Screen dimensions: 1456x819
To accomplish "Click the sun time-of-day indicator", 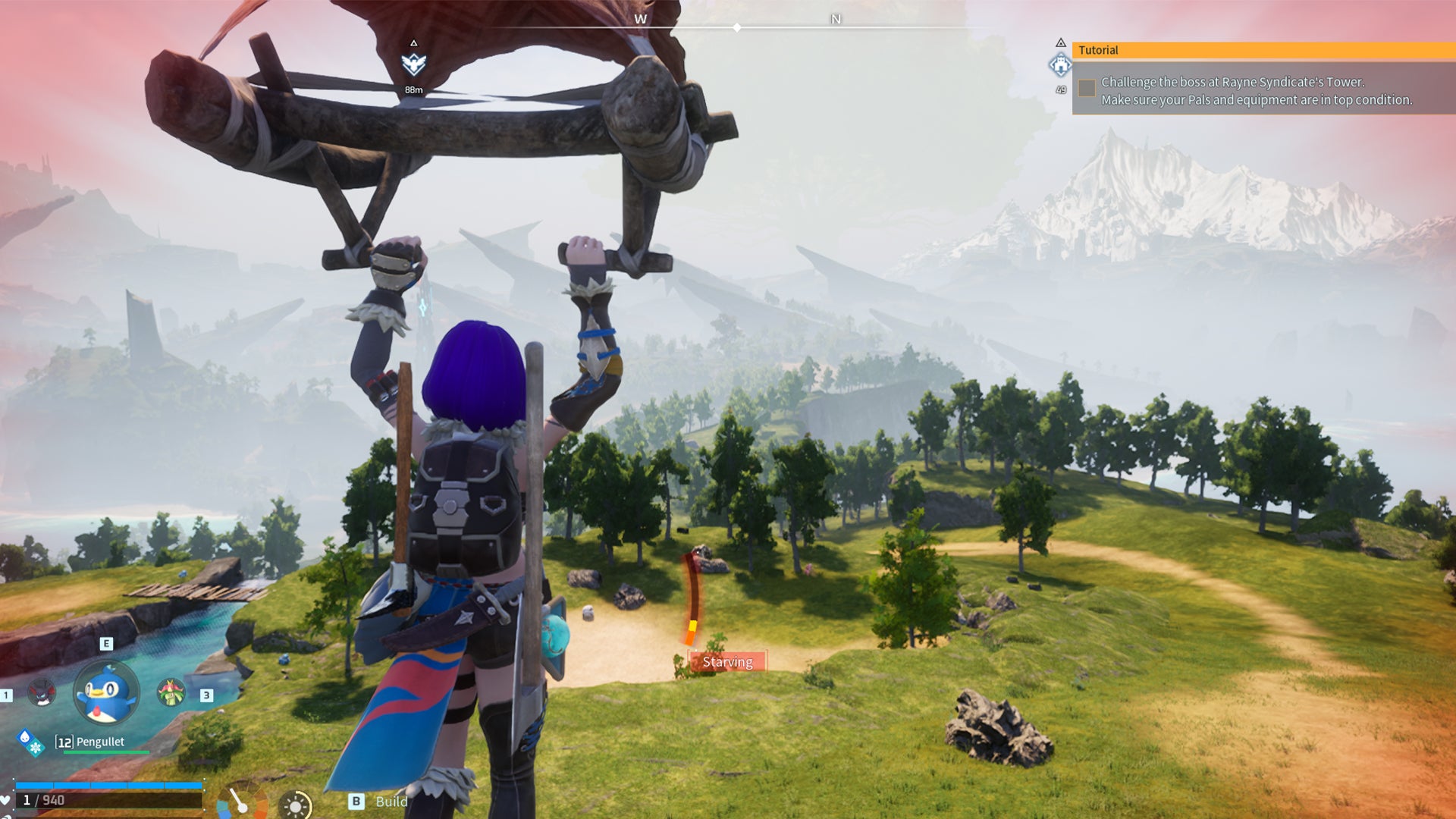I will click(x=295, y=805).
